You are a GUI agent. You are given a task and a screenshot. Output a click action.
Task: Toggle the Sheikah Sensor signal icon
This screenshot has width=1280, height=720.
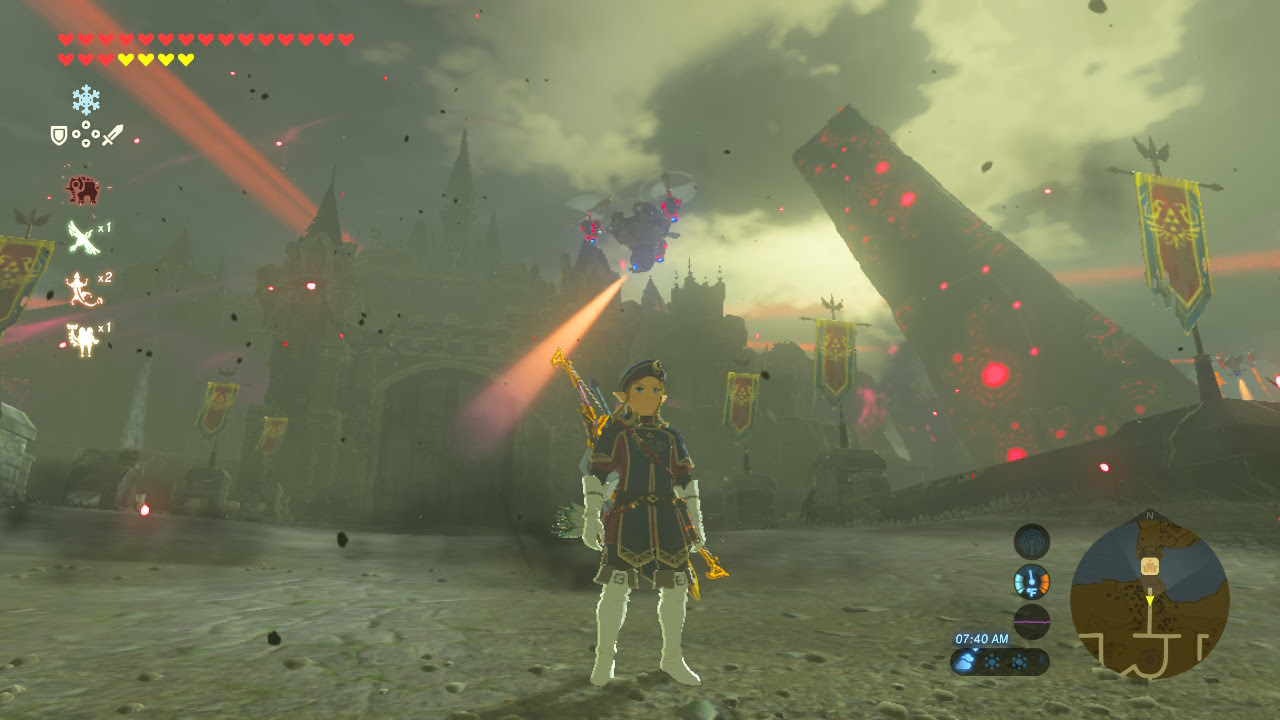click(x=1031, y=542)
